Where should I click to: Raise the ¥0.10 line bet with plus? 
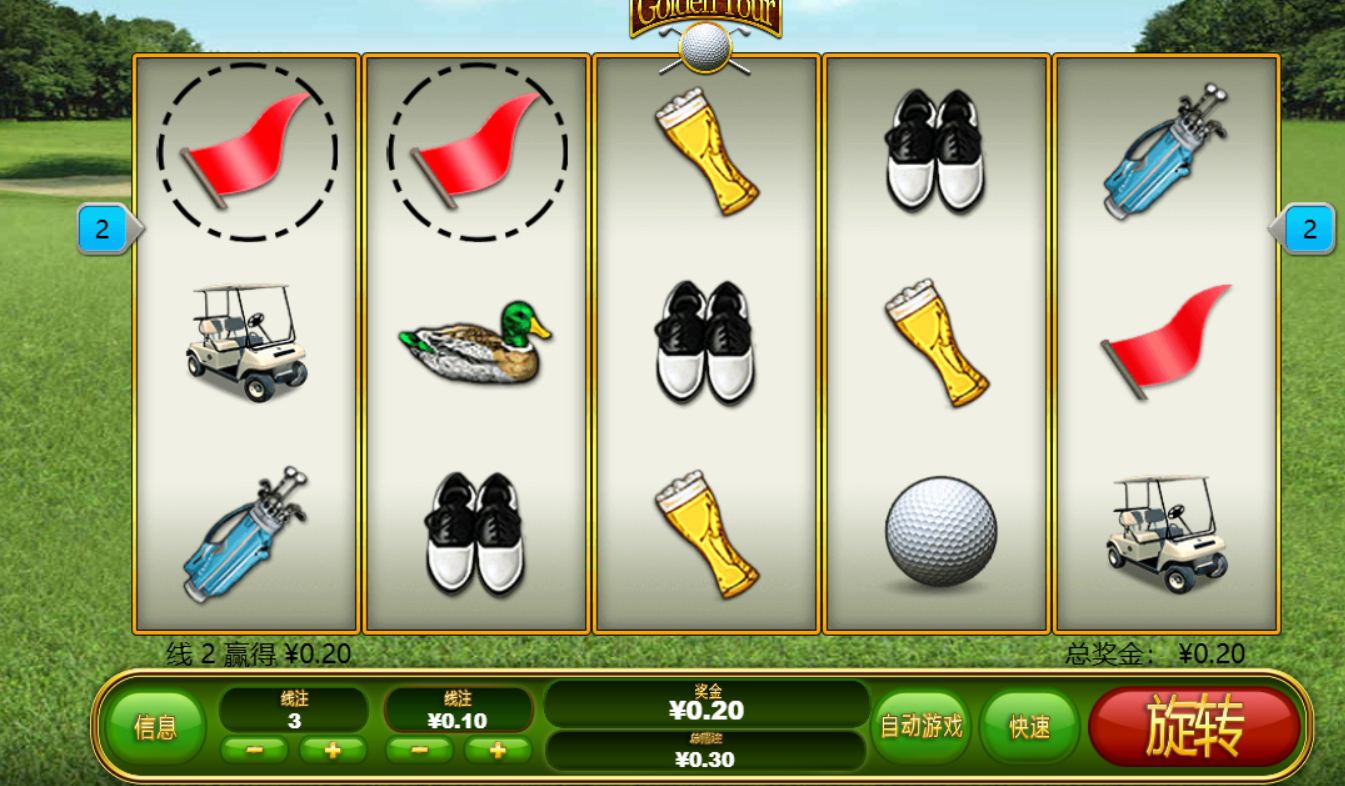pos(497,750)
